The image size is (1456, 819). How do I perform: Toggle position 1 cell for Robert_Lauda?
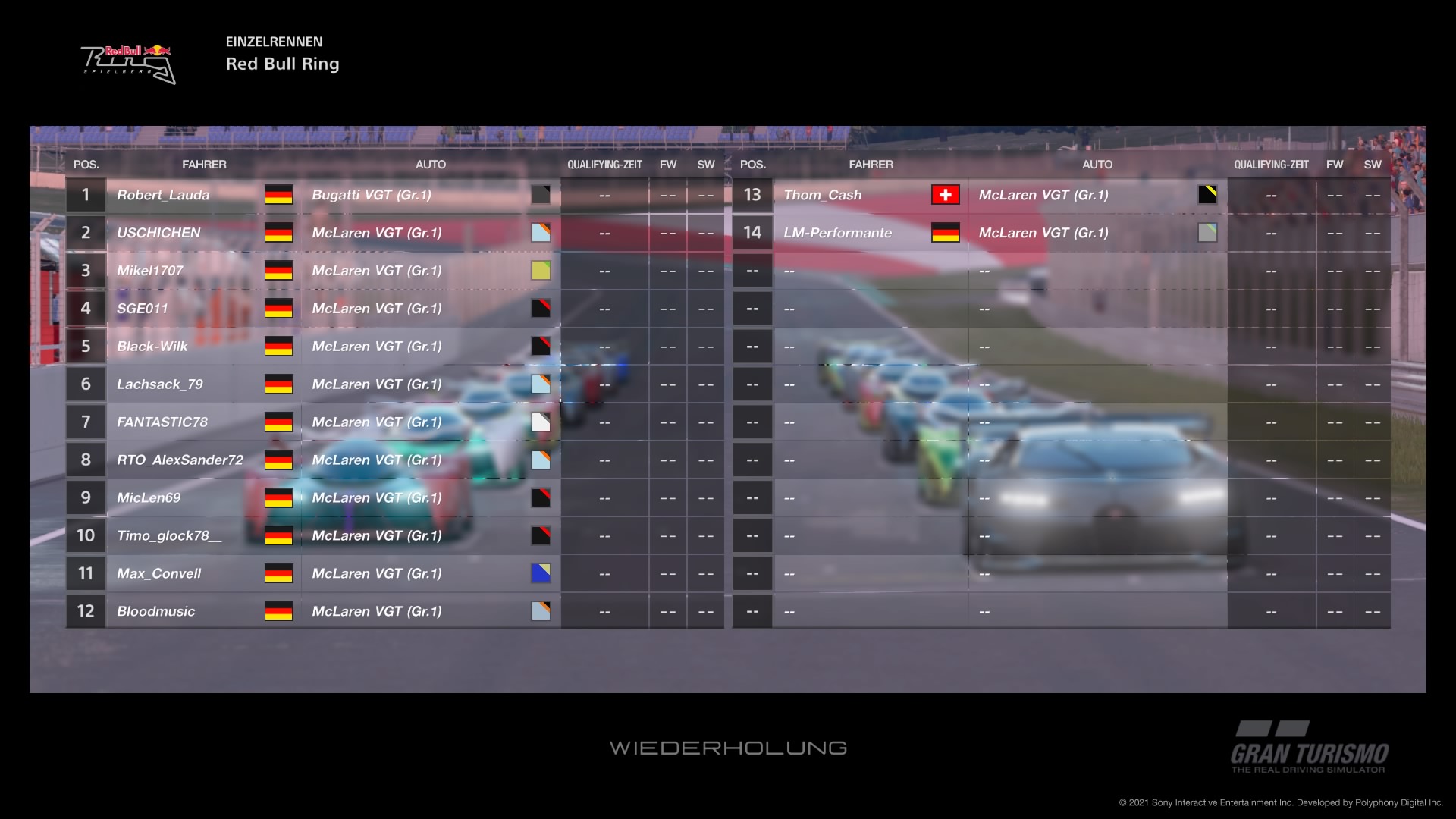pos(85,195)
